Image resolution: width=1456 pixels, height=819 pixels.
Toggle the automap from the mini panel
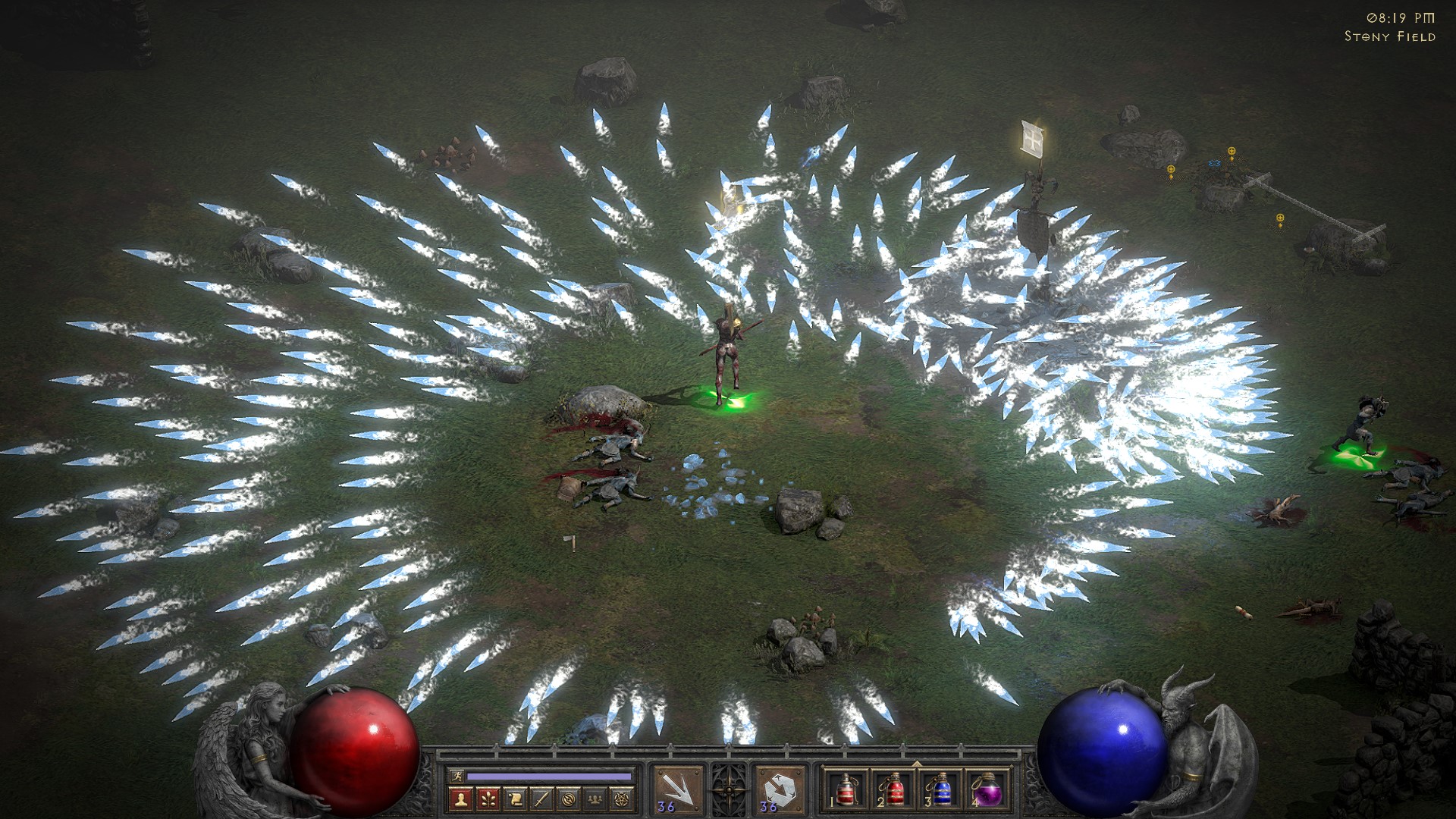point(569,799)
